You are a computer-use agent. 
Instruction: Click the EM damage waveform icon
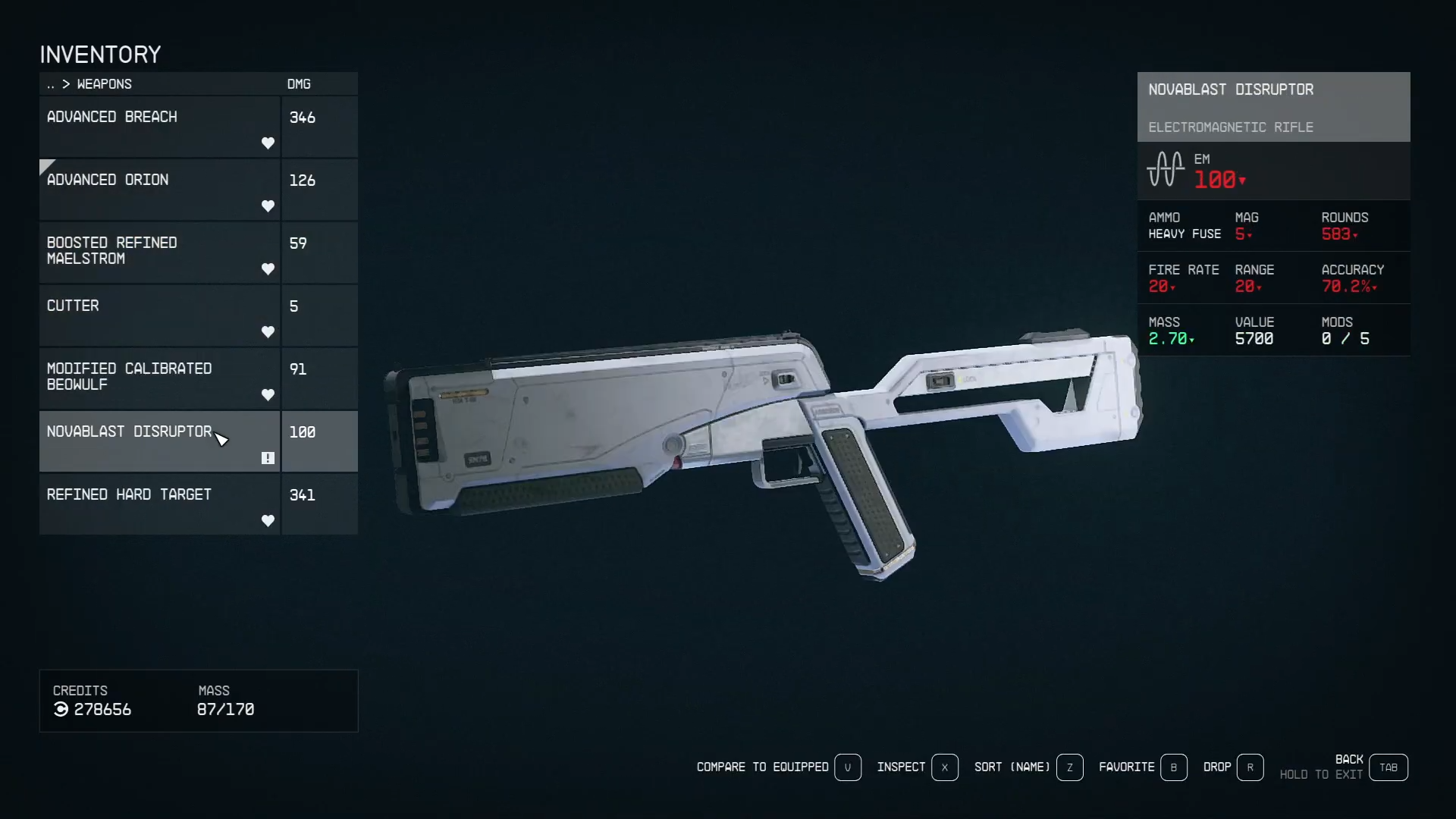coord(1166,170)
